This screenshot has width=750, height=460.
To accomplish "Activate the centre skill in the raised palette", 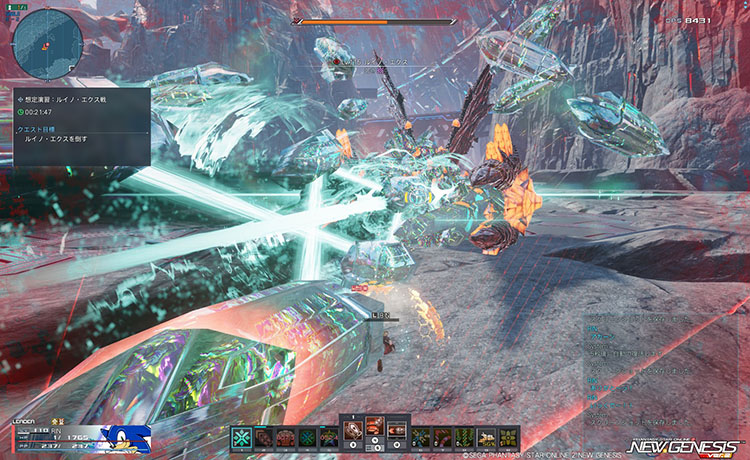I will pos(374,429).
